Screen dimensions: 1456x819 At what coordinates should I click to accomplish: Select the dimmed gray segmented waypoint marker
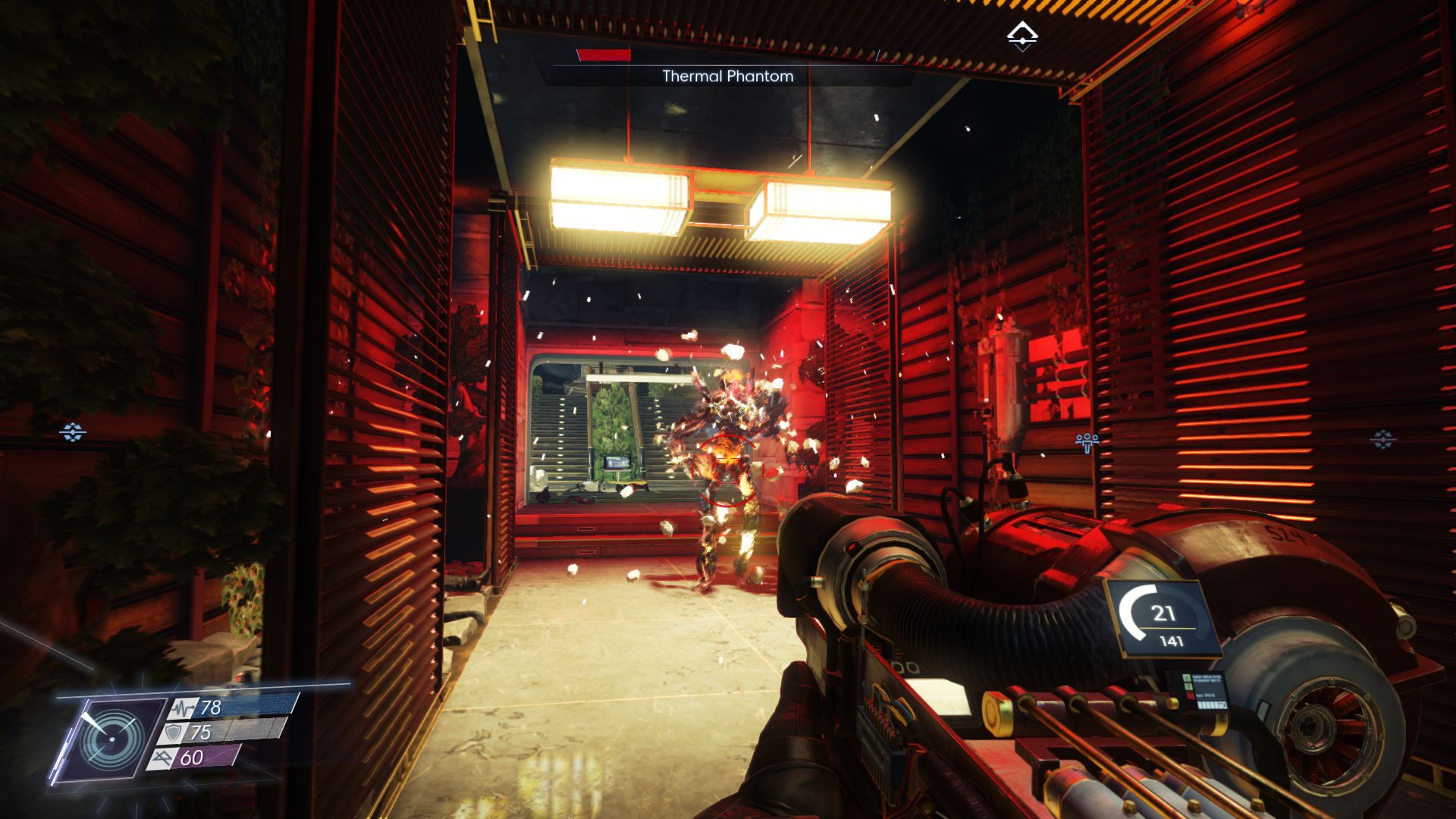1382,439
